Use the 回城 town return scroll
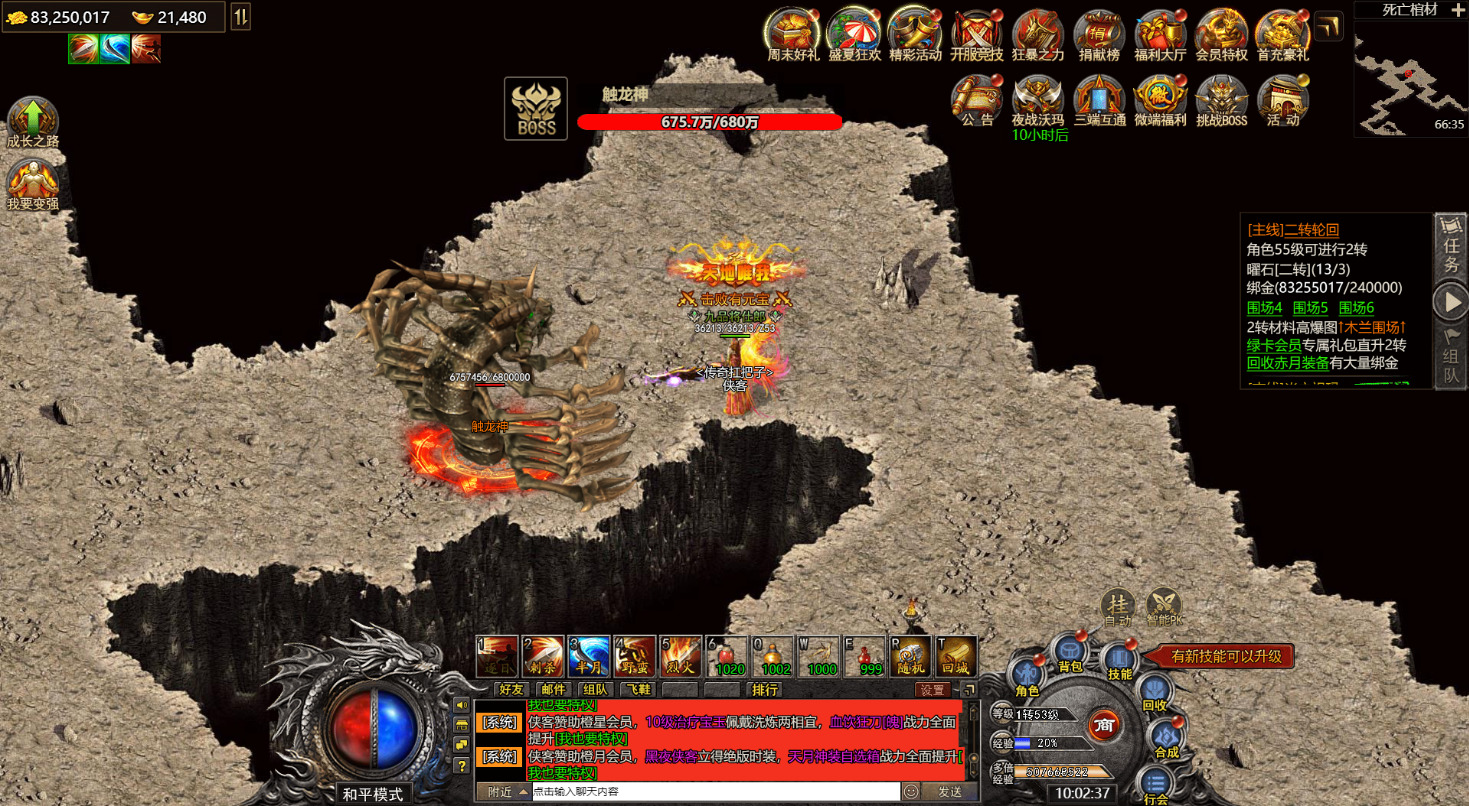1469x806 pixels. [955, 656]
